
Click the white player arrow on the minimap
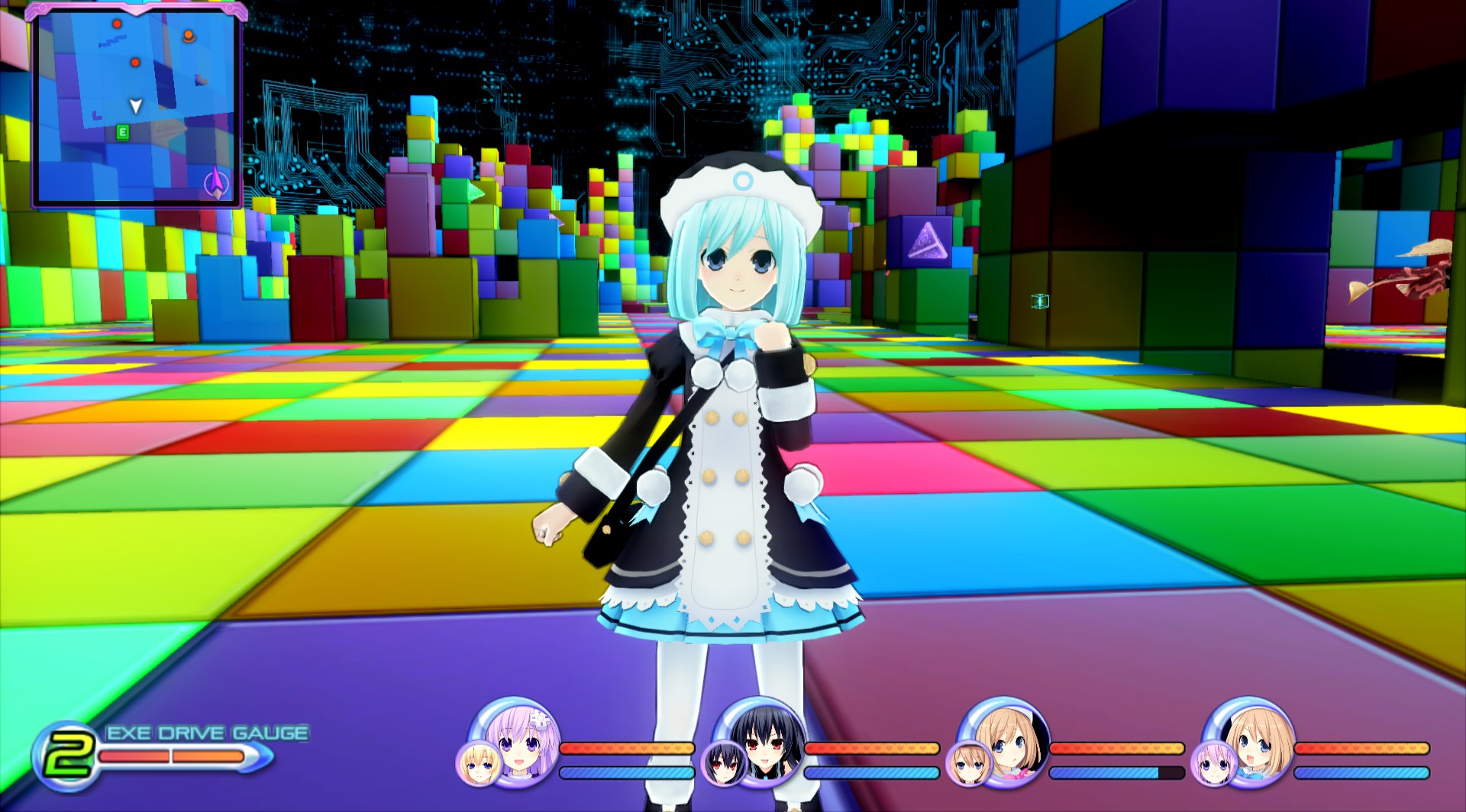click(135, 105)
